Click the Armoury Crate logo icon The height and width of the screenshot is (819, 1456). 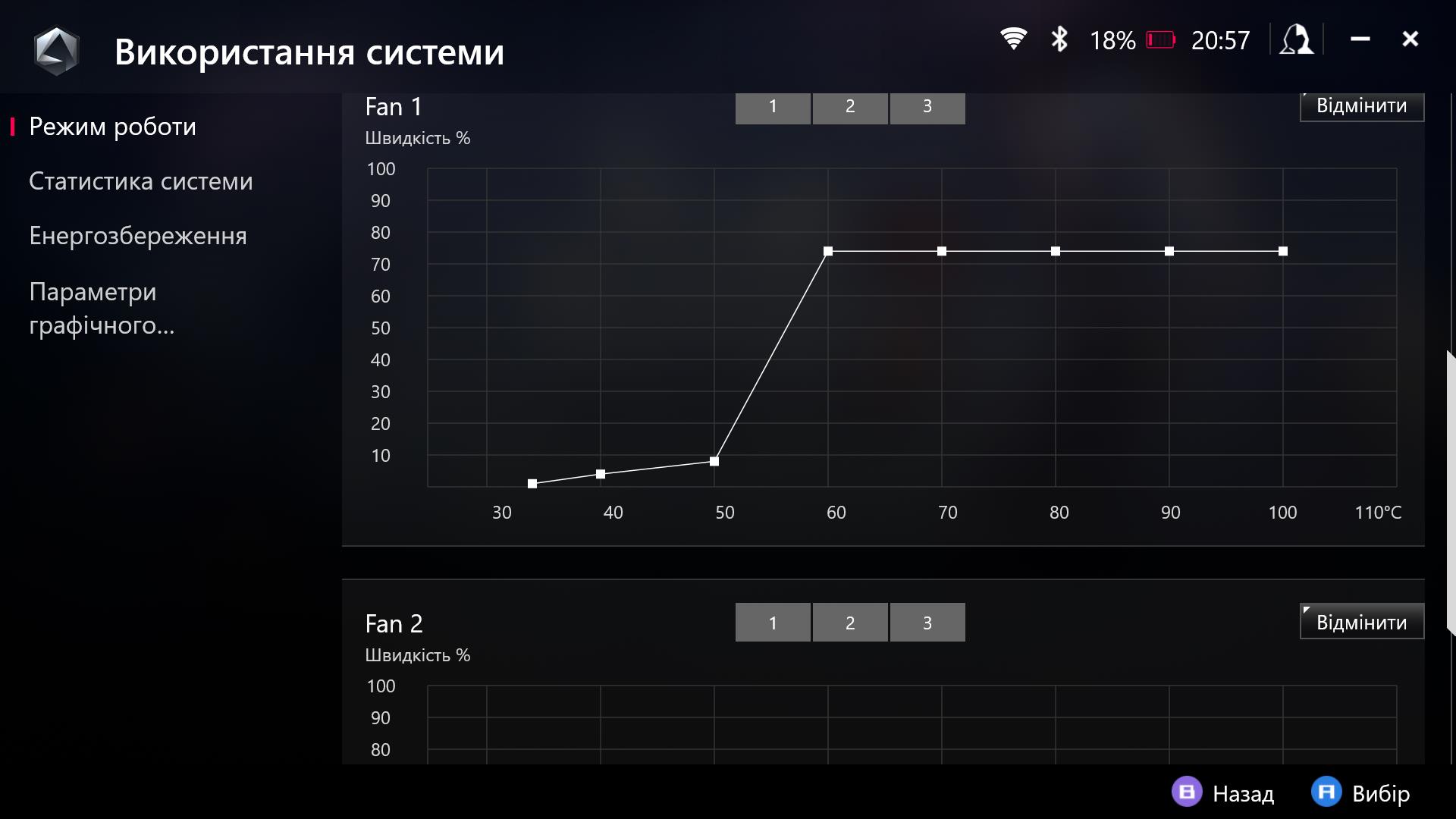click(57, 51)
